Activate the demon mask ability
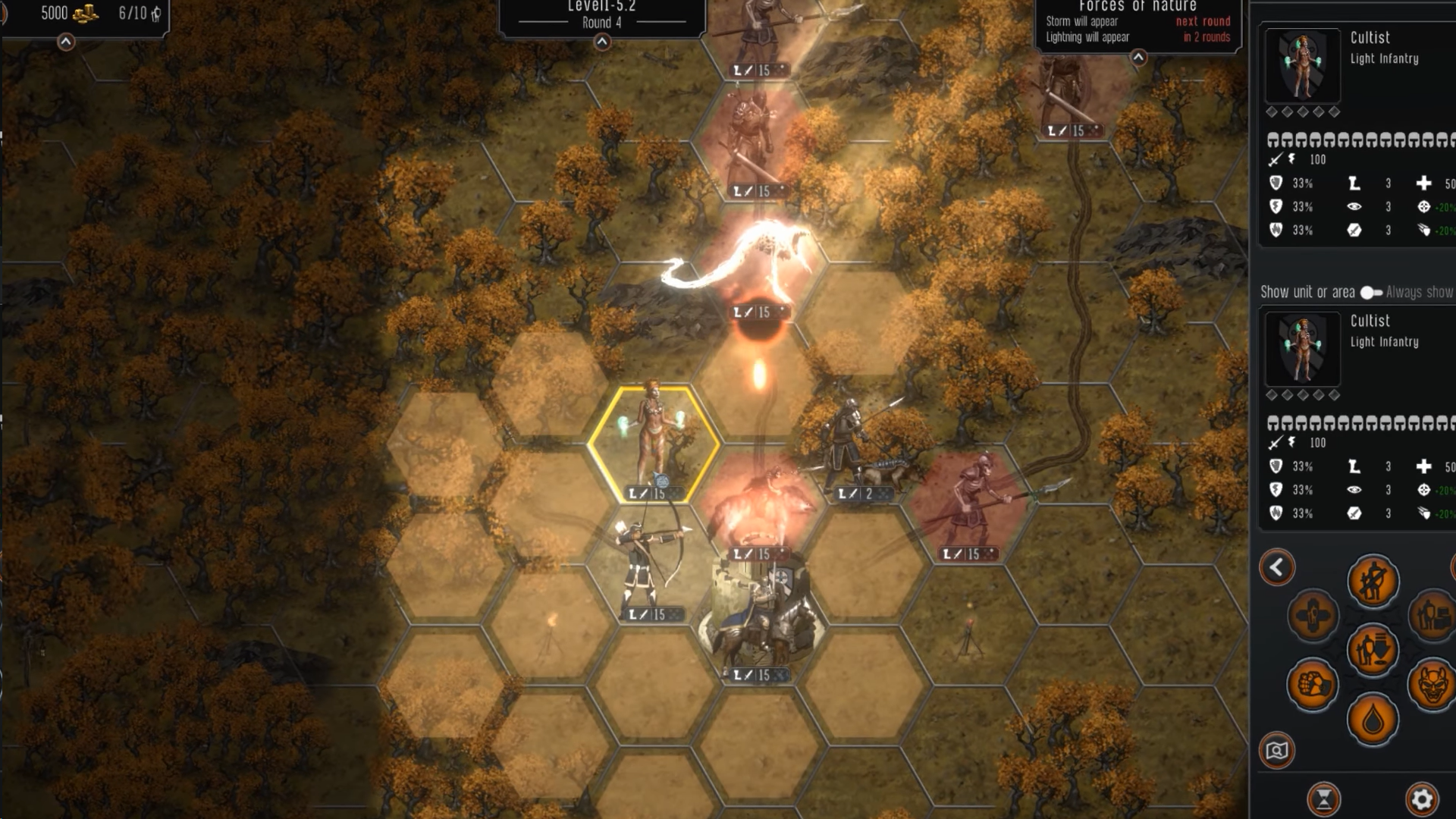1456x819 pixels. coord(1432,685)
